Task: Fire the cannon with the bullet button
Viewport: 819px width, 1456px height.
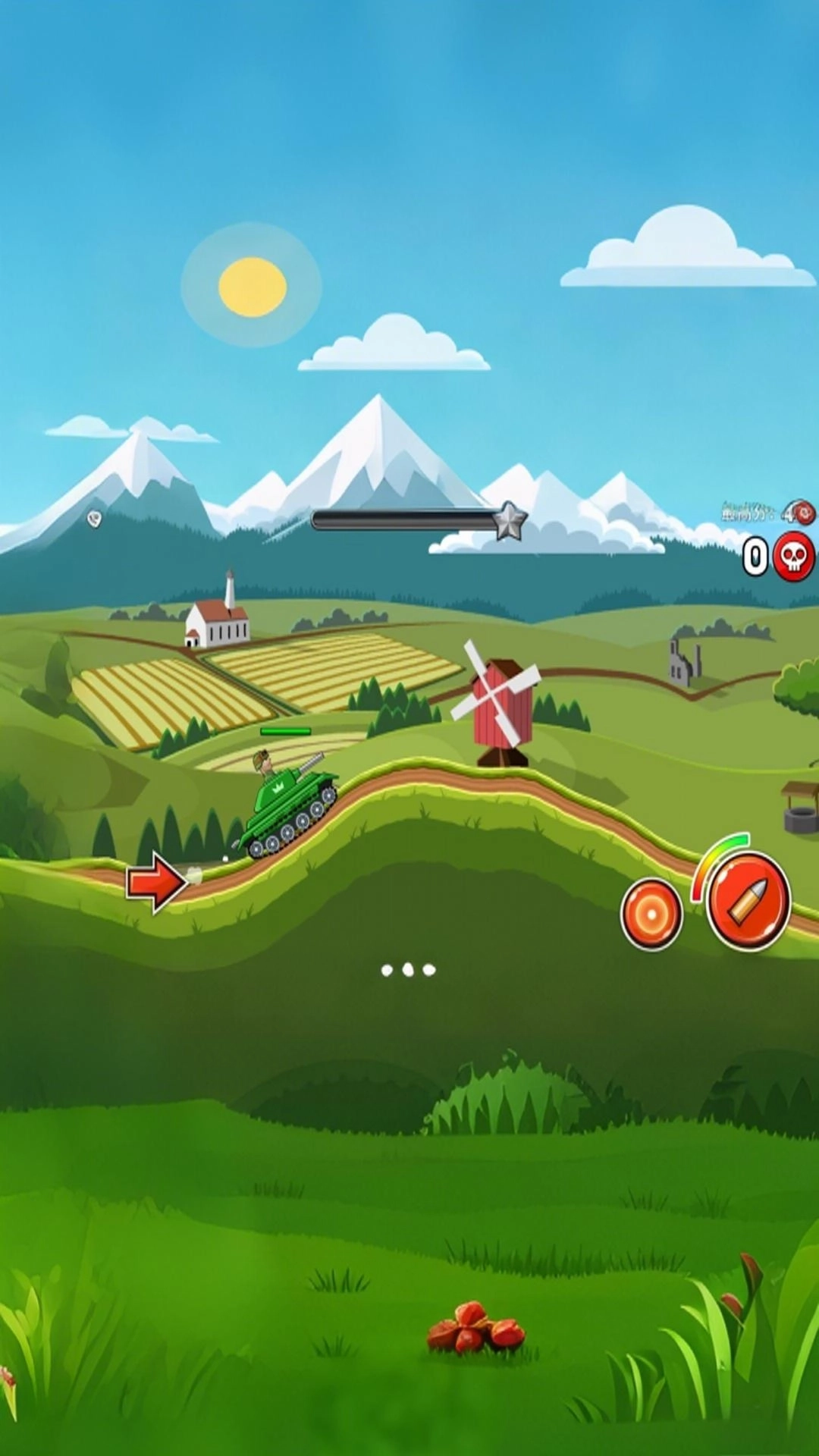Action: click(748, 901)
